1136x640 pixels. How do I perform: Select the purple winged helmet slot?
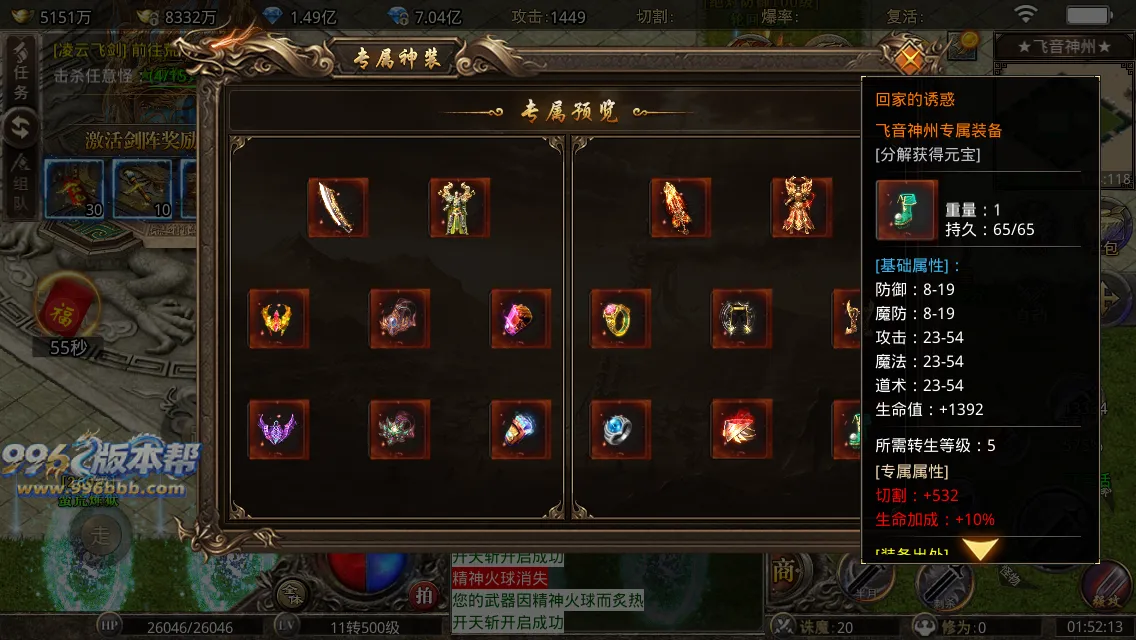pyautogui.click(x=279, y=430)
